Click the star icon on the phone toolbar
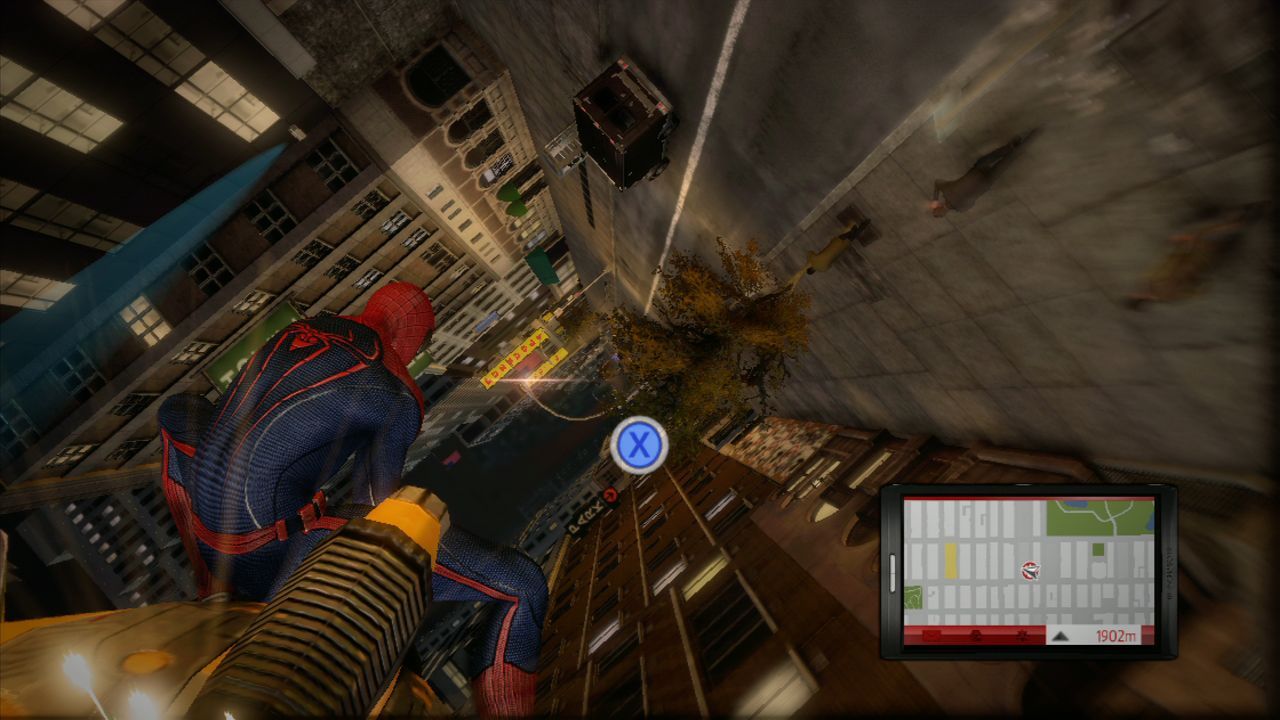 click(x=1022, y=635)
